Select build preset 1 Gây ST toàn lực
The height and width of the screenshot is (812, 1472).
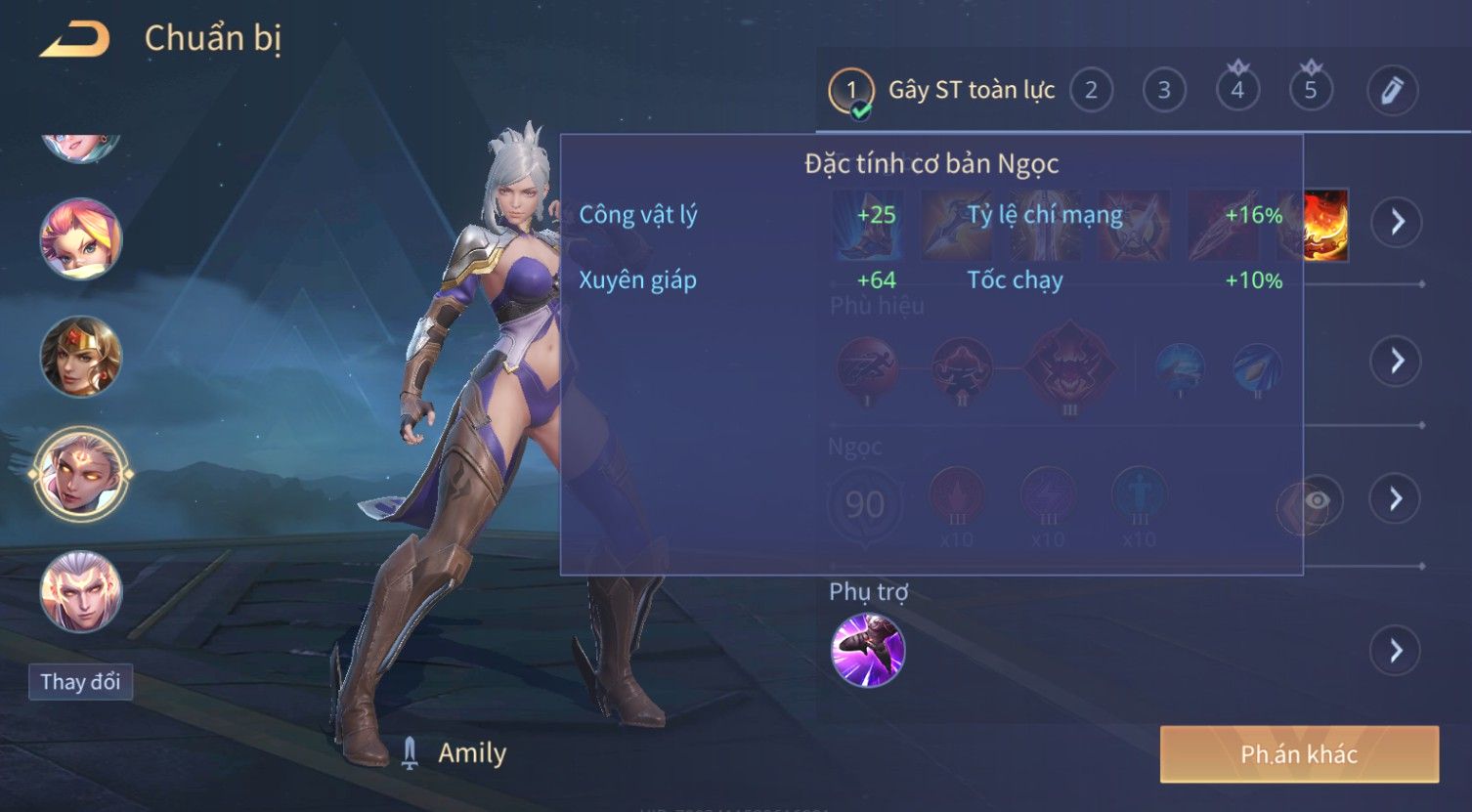[850, 91]
